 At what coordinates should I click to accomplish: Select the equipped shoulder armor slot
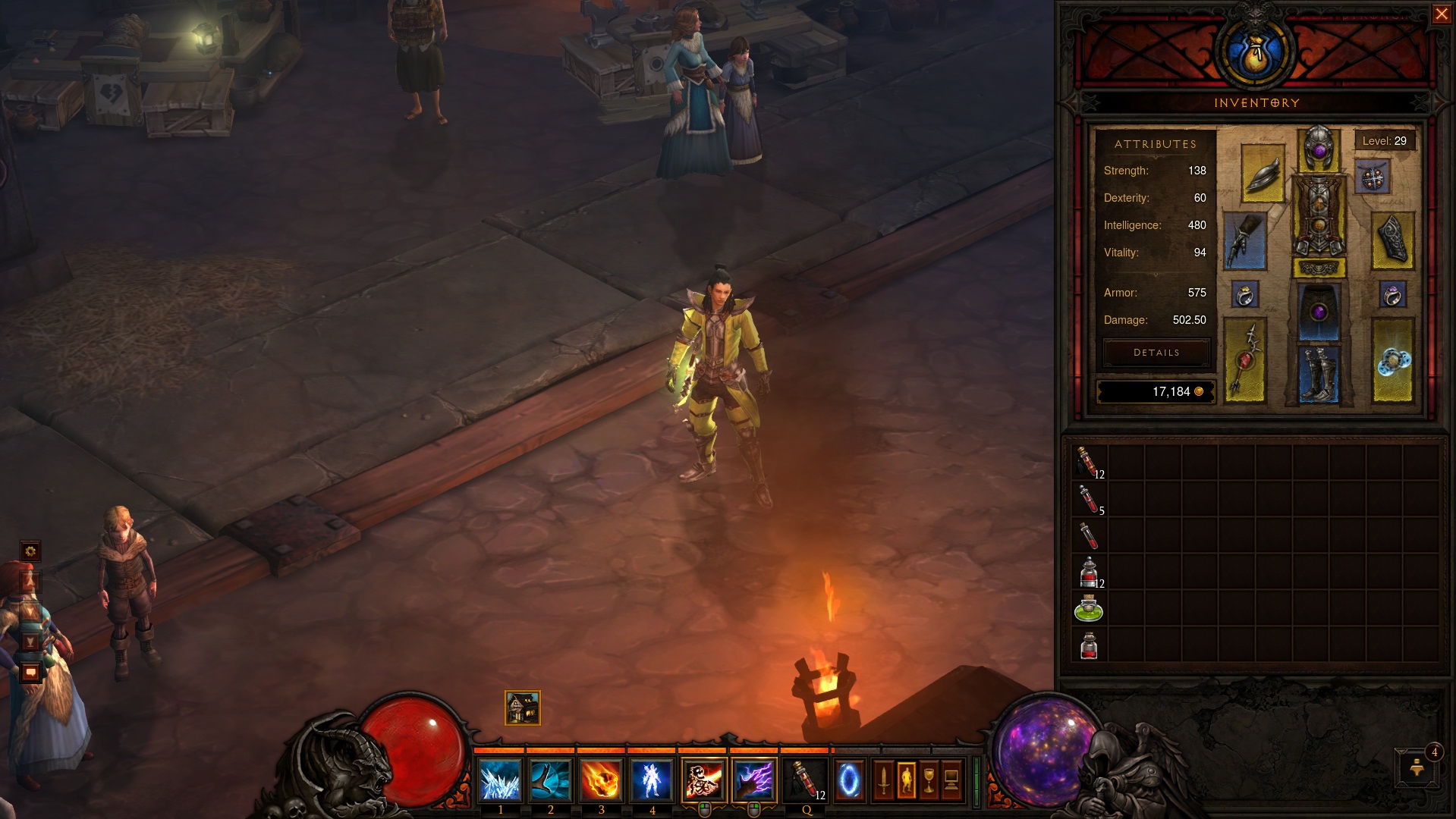pyautogui.click(x=1263, y=174)
